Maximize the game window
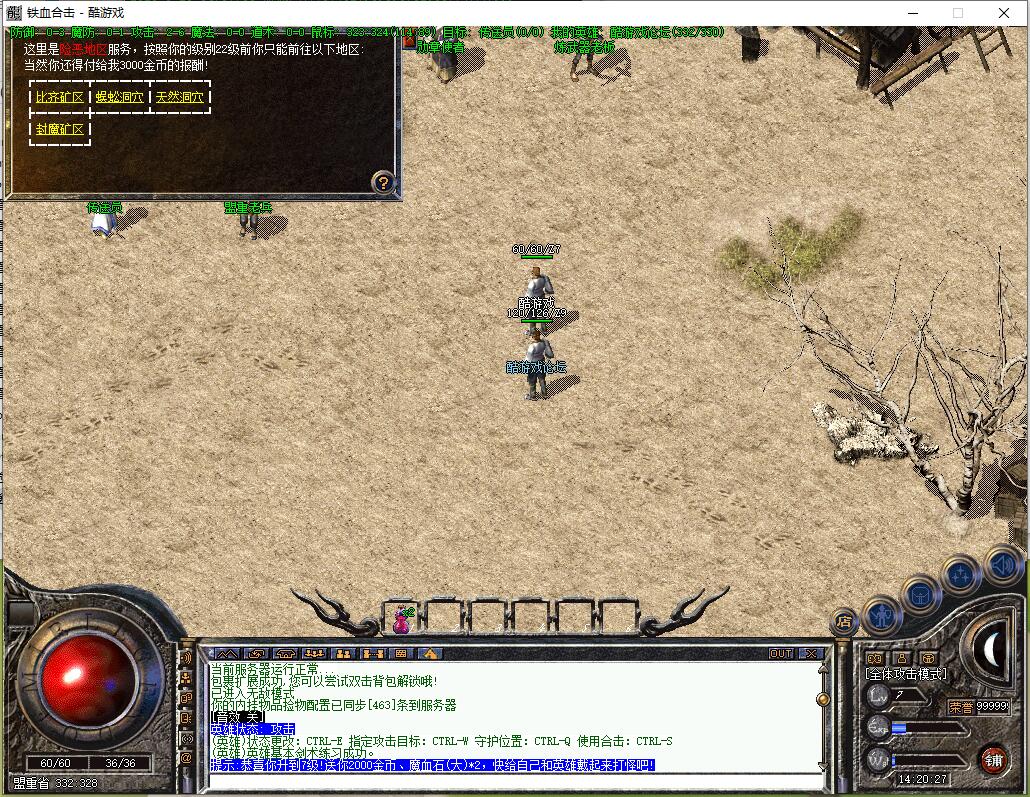The image size is (1030, 797). tap(957, 13)
